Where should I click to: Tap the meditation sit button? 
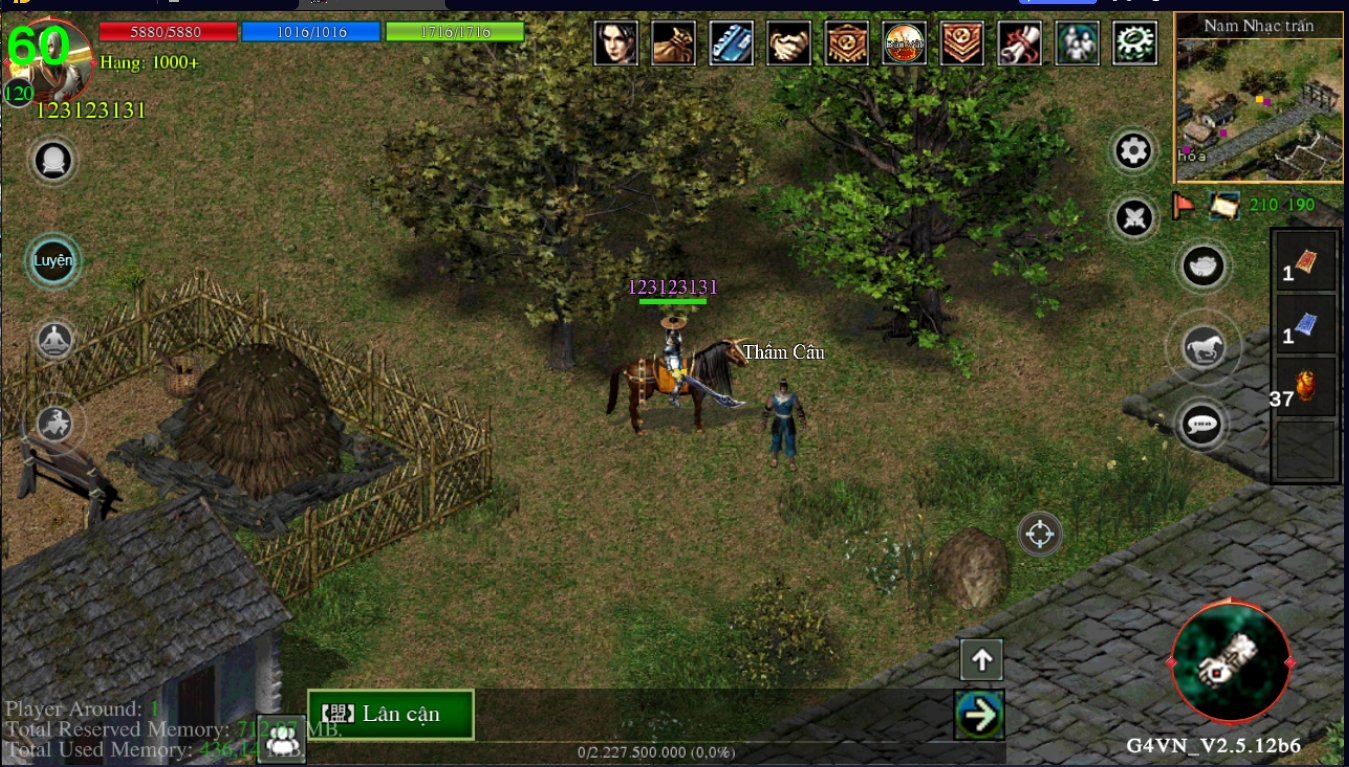click(x=56, y=342)
